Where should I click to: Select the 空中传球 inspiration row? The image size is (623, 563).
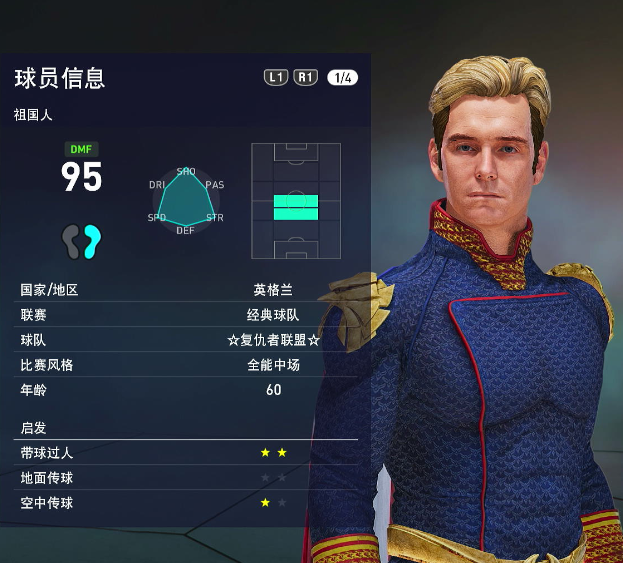[186, 503]
